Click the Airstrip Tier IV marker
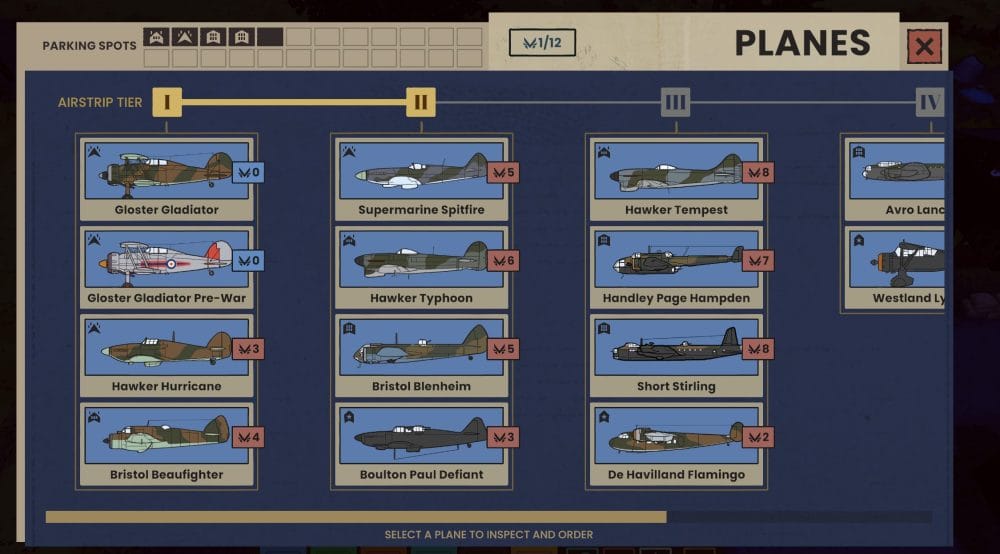 tap(930, 102)
